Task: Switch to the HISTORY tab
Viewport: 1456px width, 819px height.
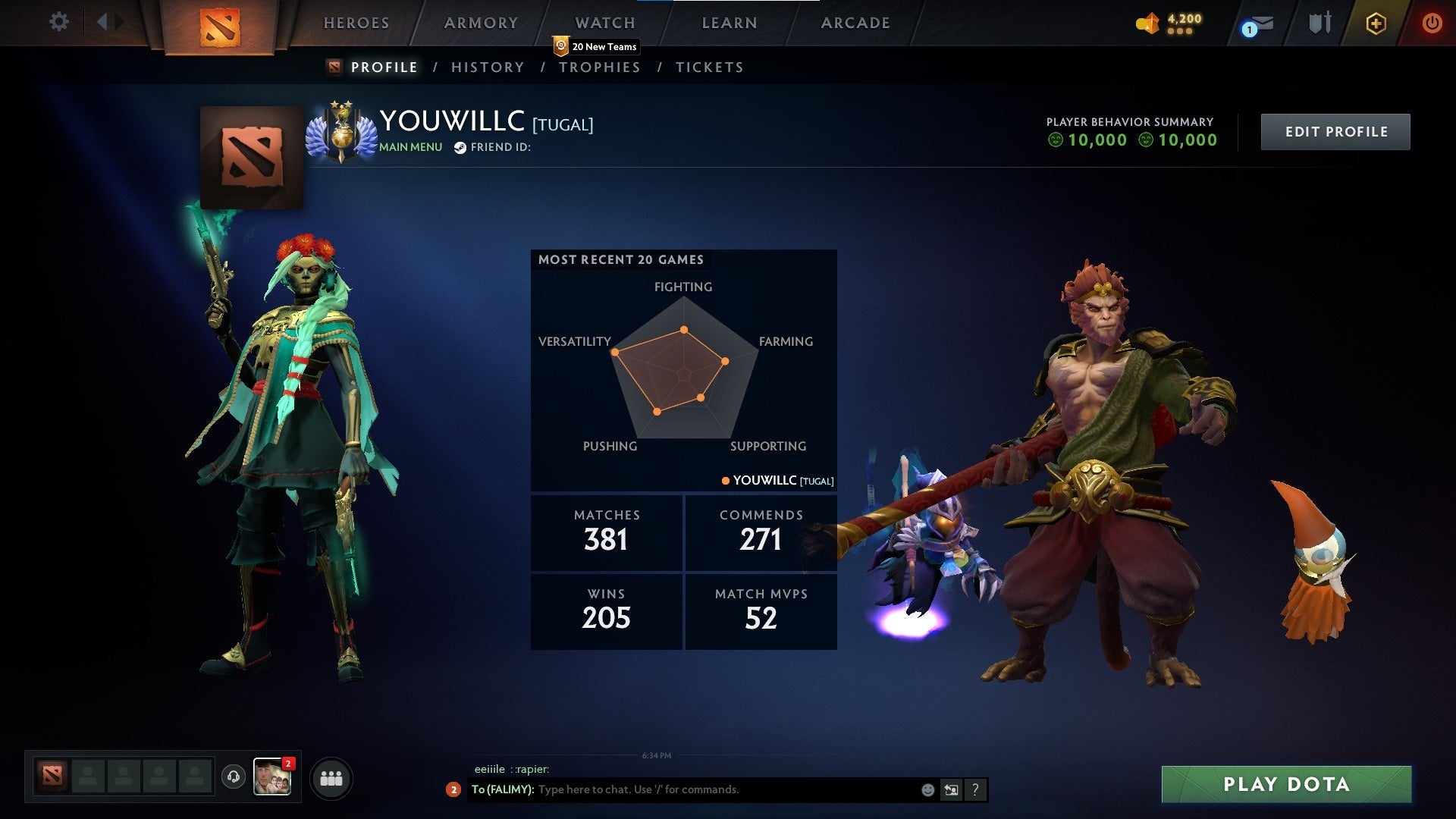Action: (x=488, y=67)
